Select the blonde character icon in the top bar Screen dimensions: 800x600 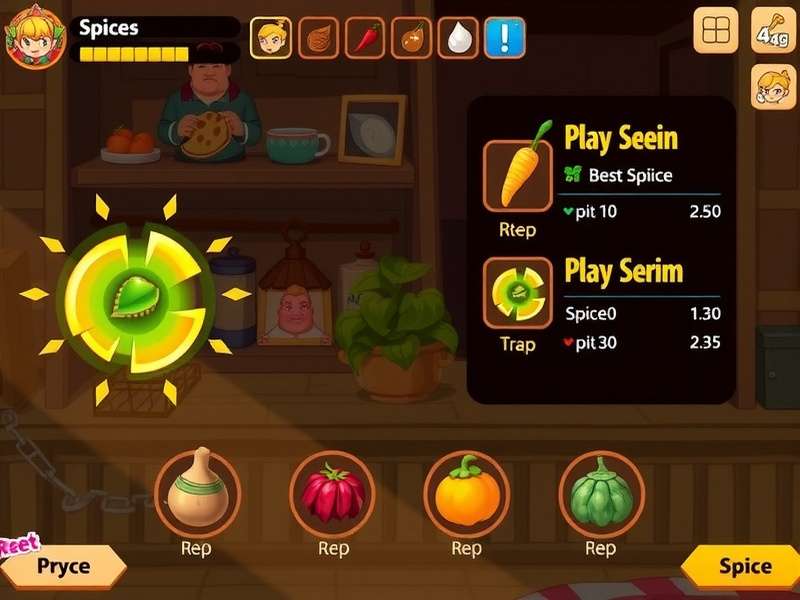click(x=271, y=37)
